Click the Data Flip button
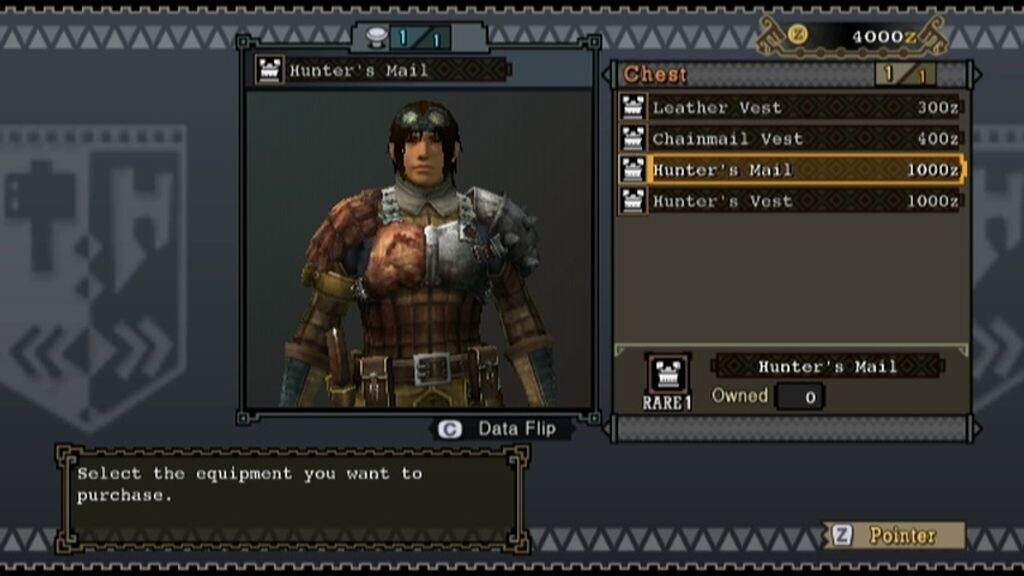The height and width of the screenshot is (576, 1024). point(505,429)
